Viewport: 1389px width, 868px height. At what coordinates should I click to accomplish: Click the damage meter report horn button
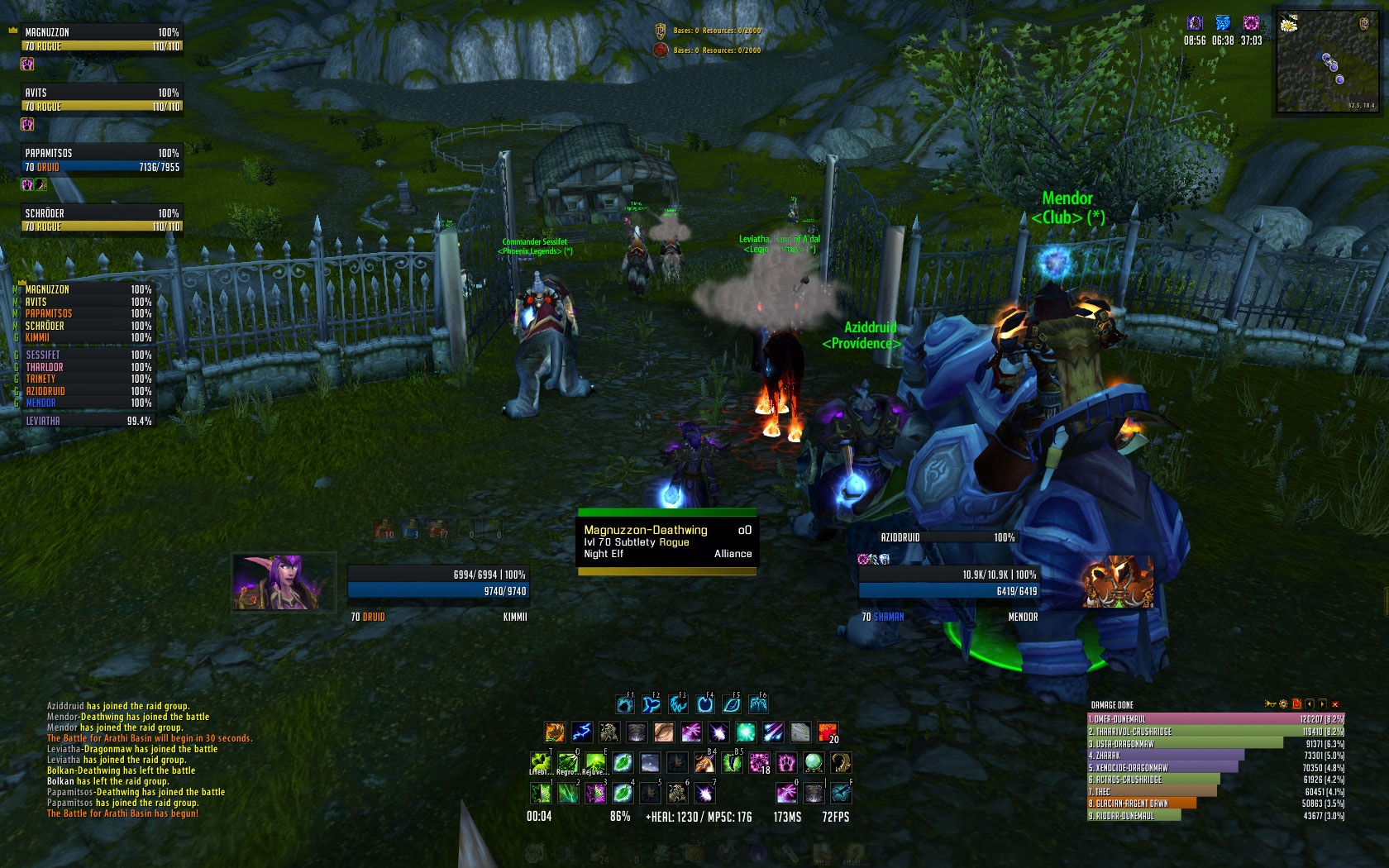(x=1270, y=704)
